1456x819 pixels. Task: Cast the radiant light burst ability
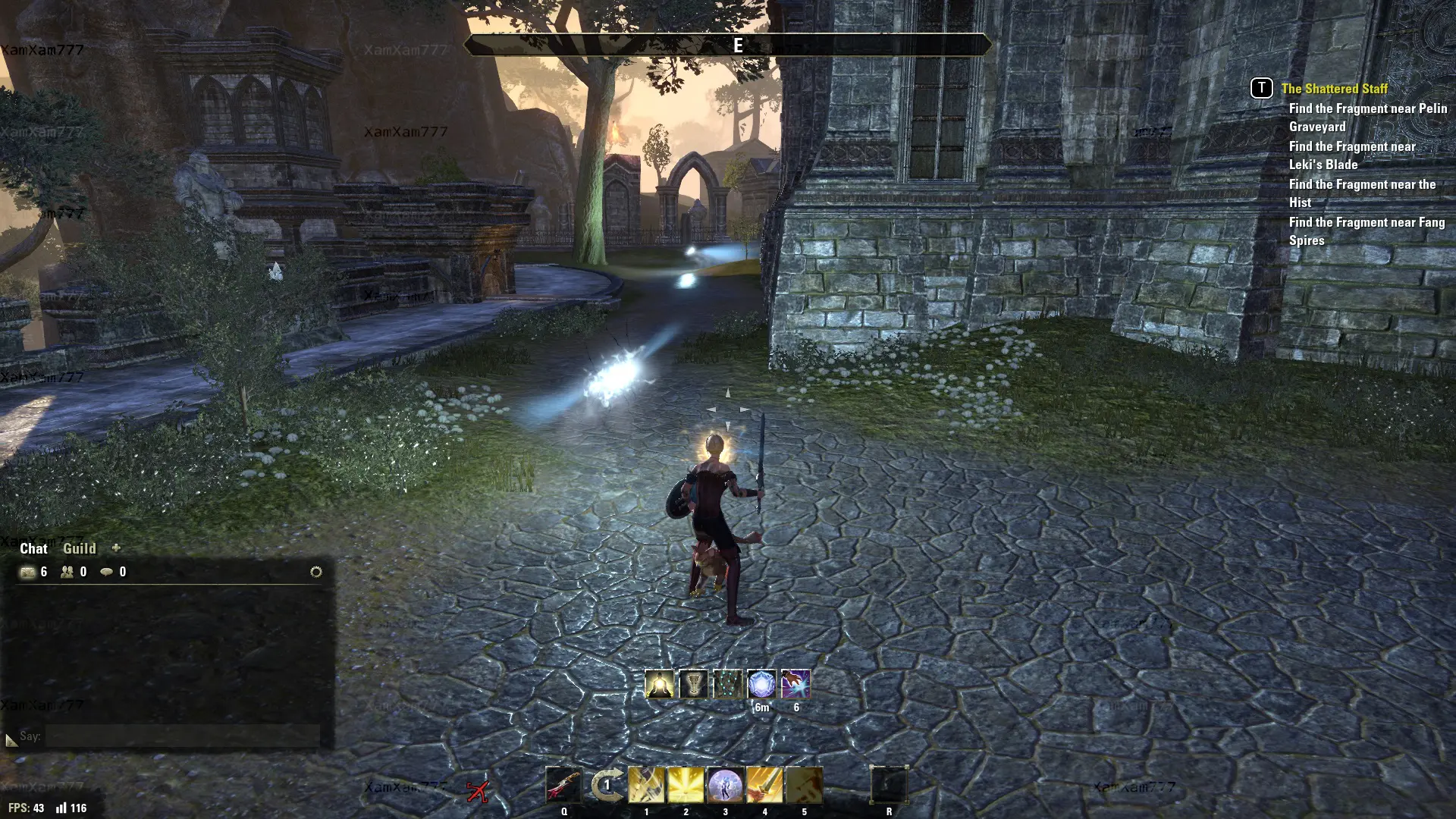686,786
